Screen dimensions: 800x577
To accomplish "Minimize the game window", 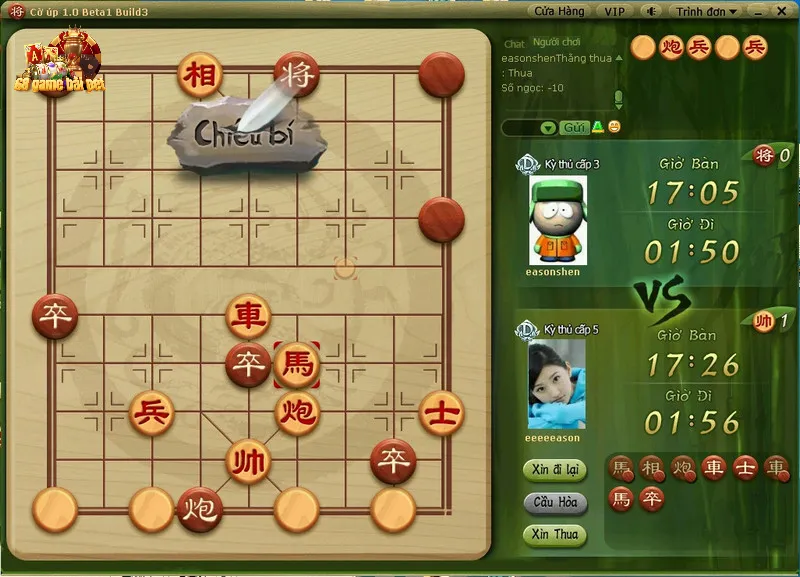I will click(x=759, y=11).
